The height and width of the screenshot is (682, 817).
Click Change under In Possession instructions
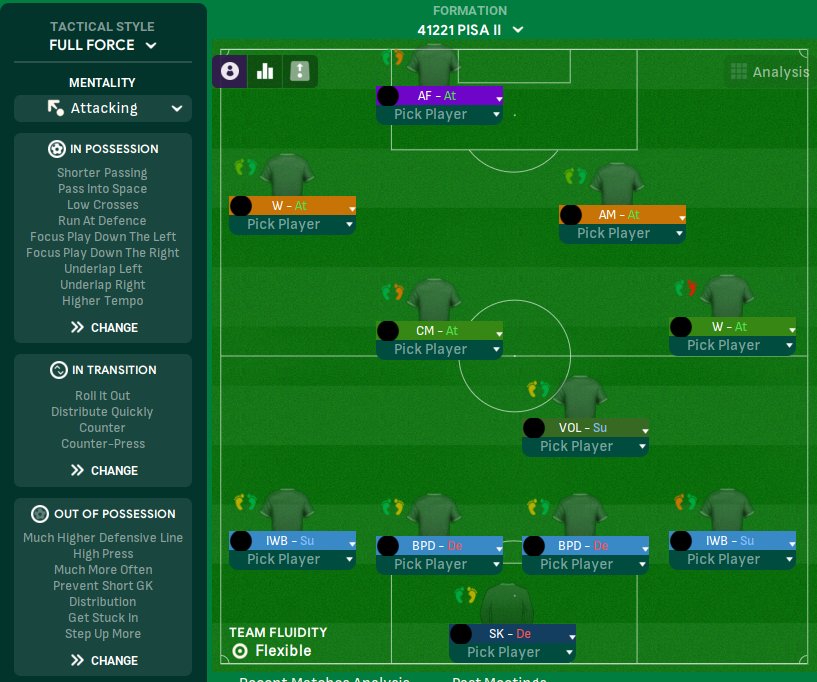coord(103,327)
